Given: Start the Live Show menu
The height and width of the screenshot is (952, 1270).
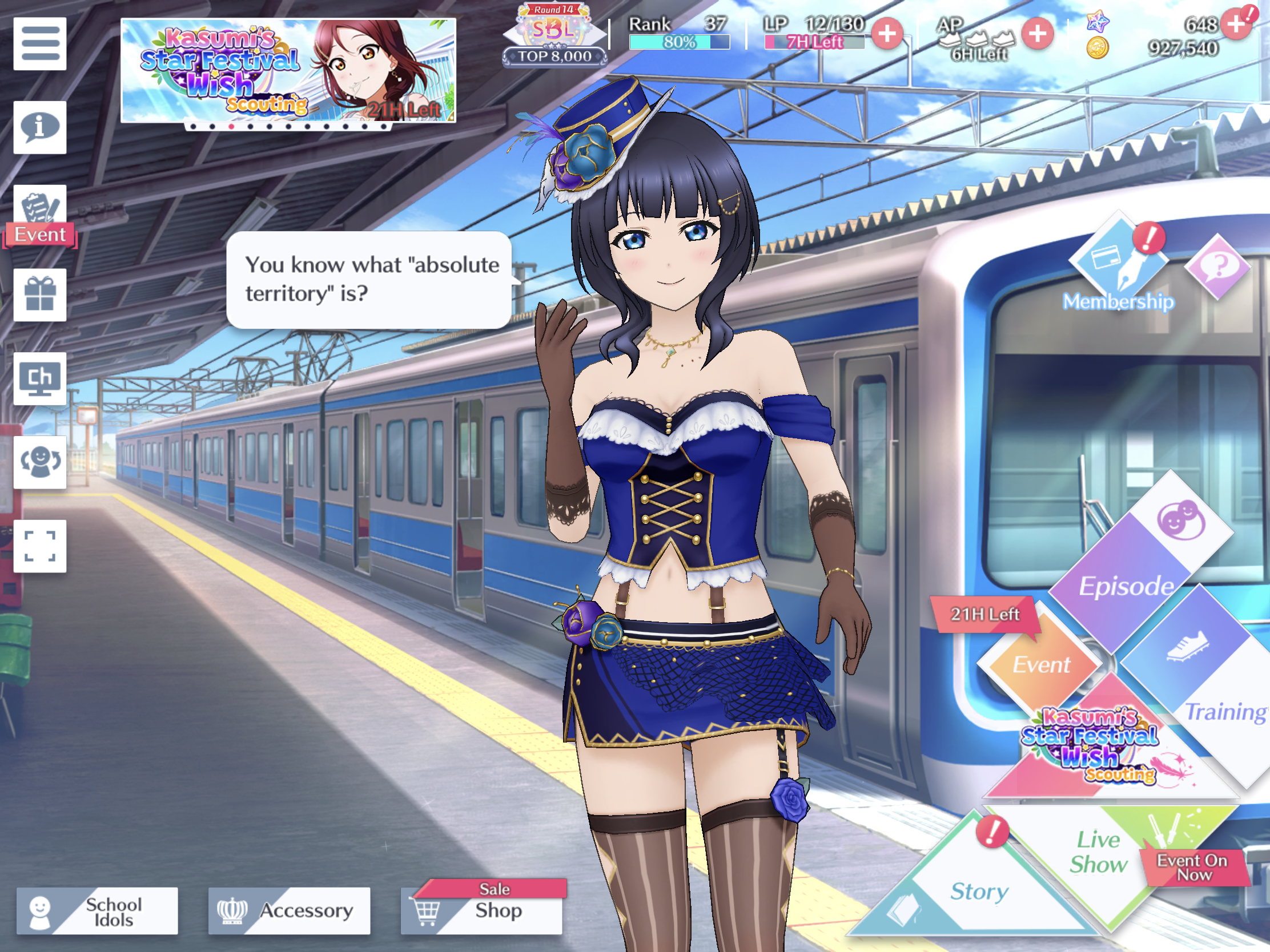Looking at the screenshot, I should (x=1098, y=852).
